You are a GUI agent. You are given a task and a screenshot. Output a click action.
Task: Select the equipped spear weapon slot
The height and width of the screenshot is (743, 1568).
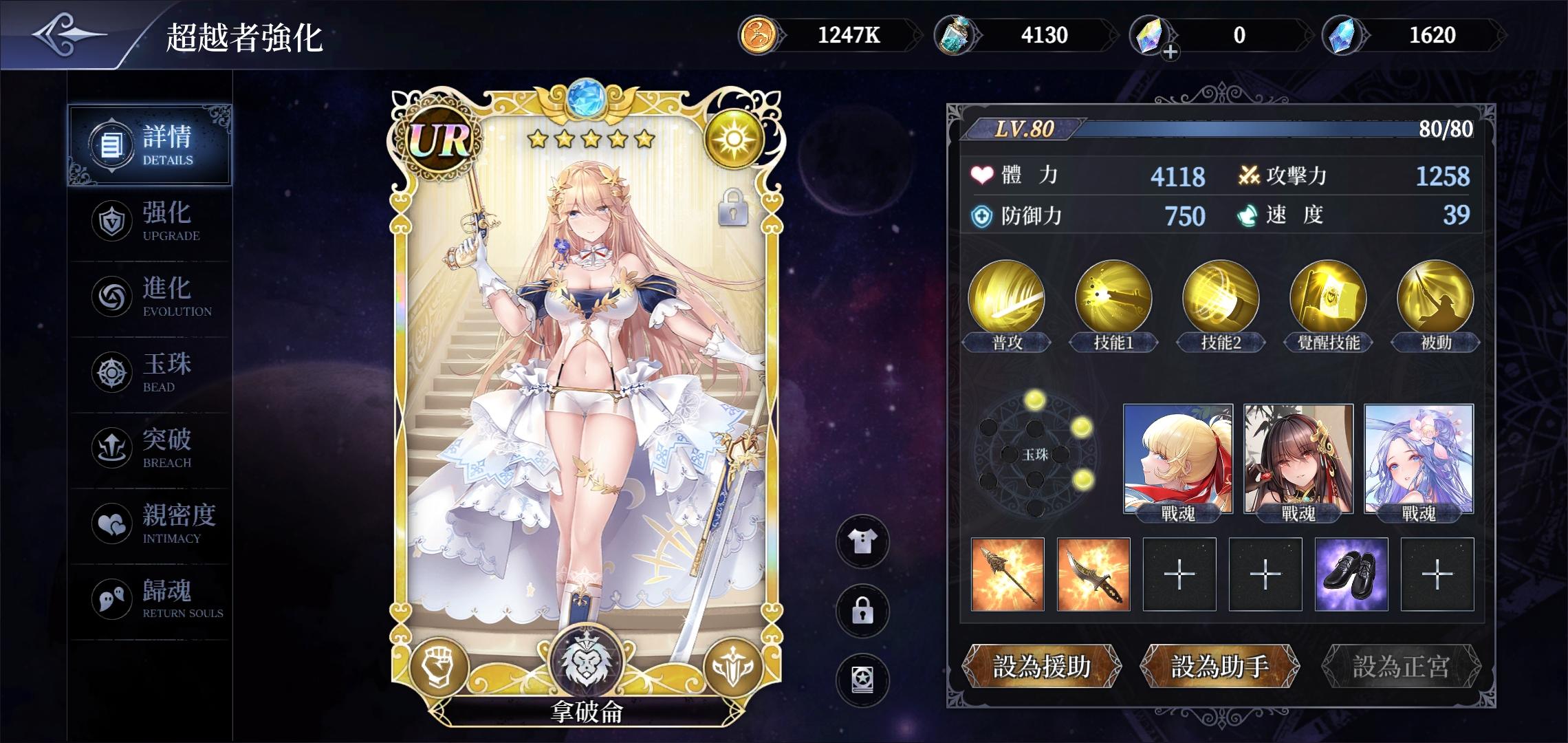coord(1008,574)
